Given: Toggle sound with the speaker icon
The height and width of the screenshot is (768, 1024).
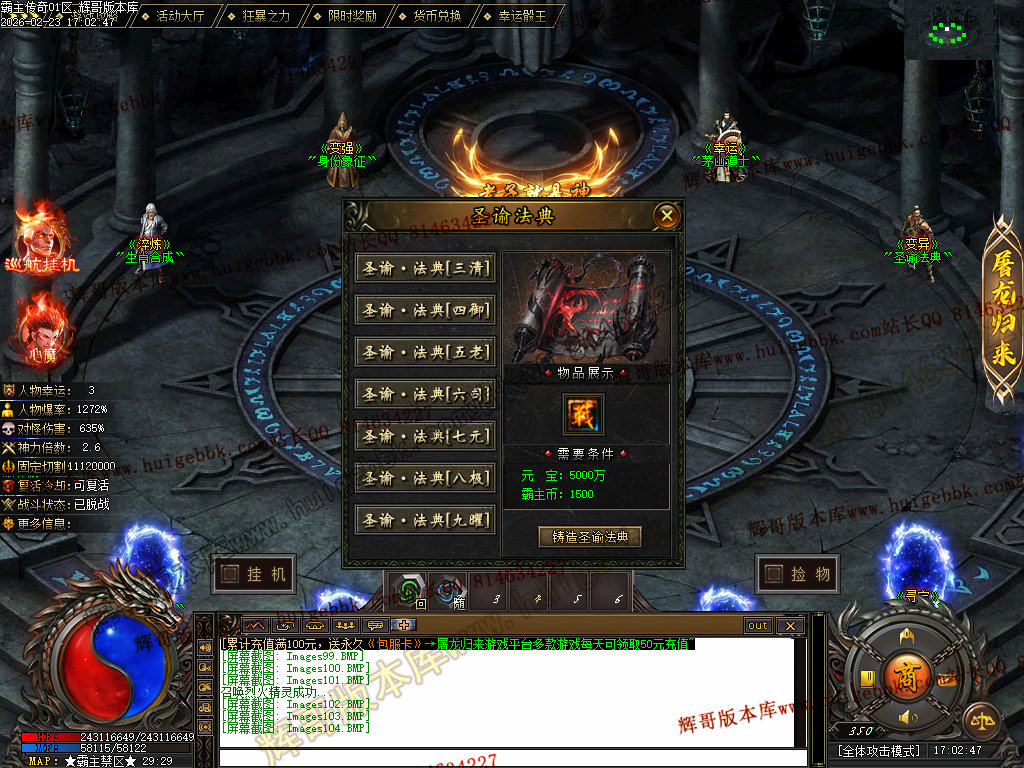Looking at the screenshot, I should click(908, 718).
